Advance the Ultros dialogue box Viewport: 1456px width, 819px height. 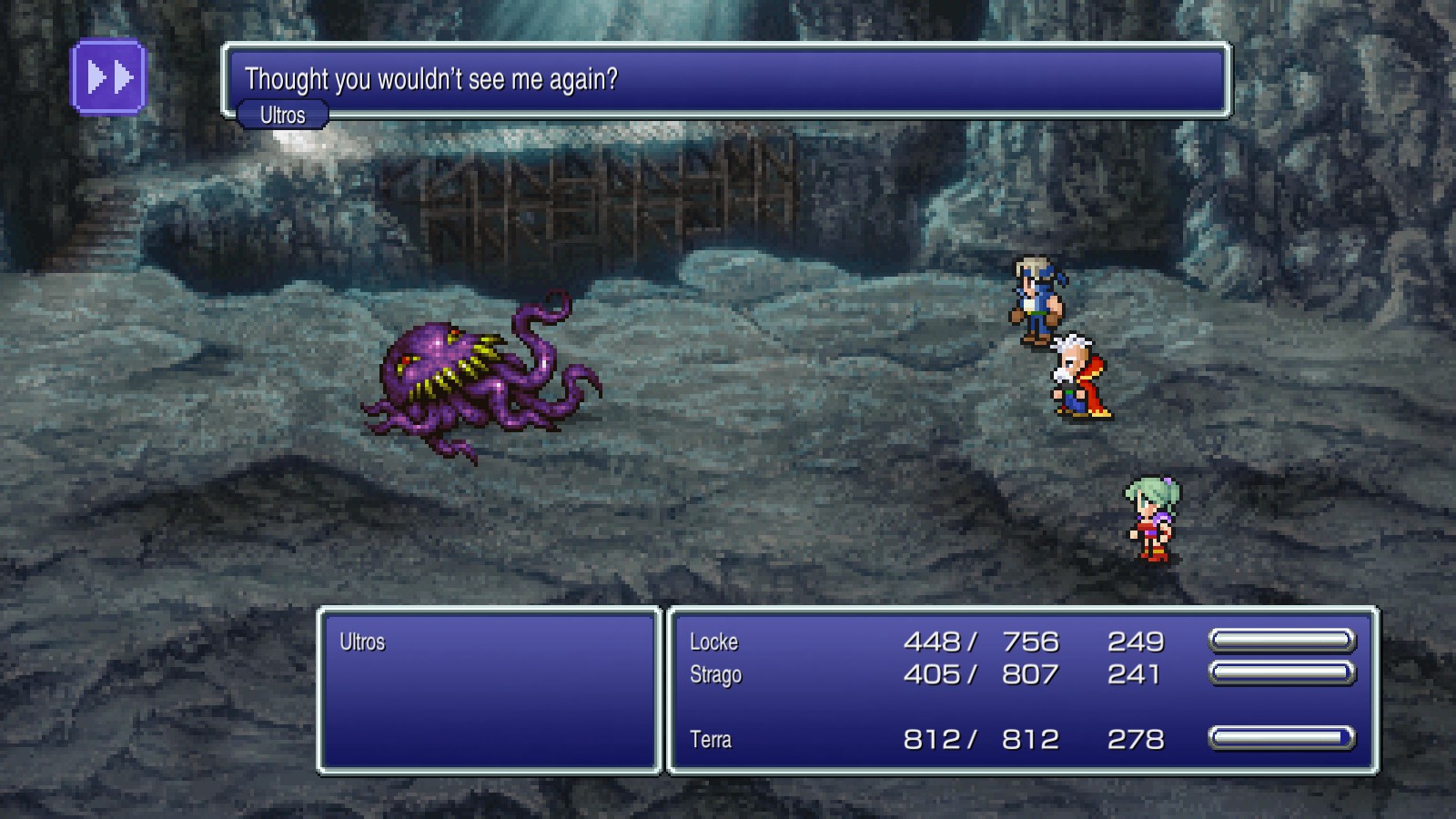pos(726,80)
